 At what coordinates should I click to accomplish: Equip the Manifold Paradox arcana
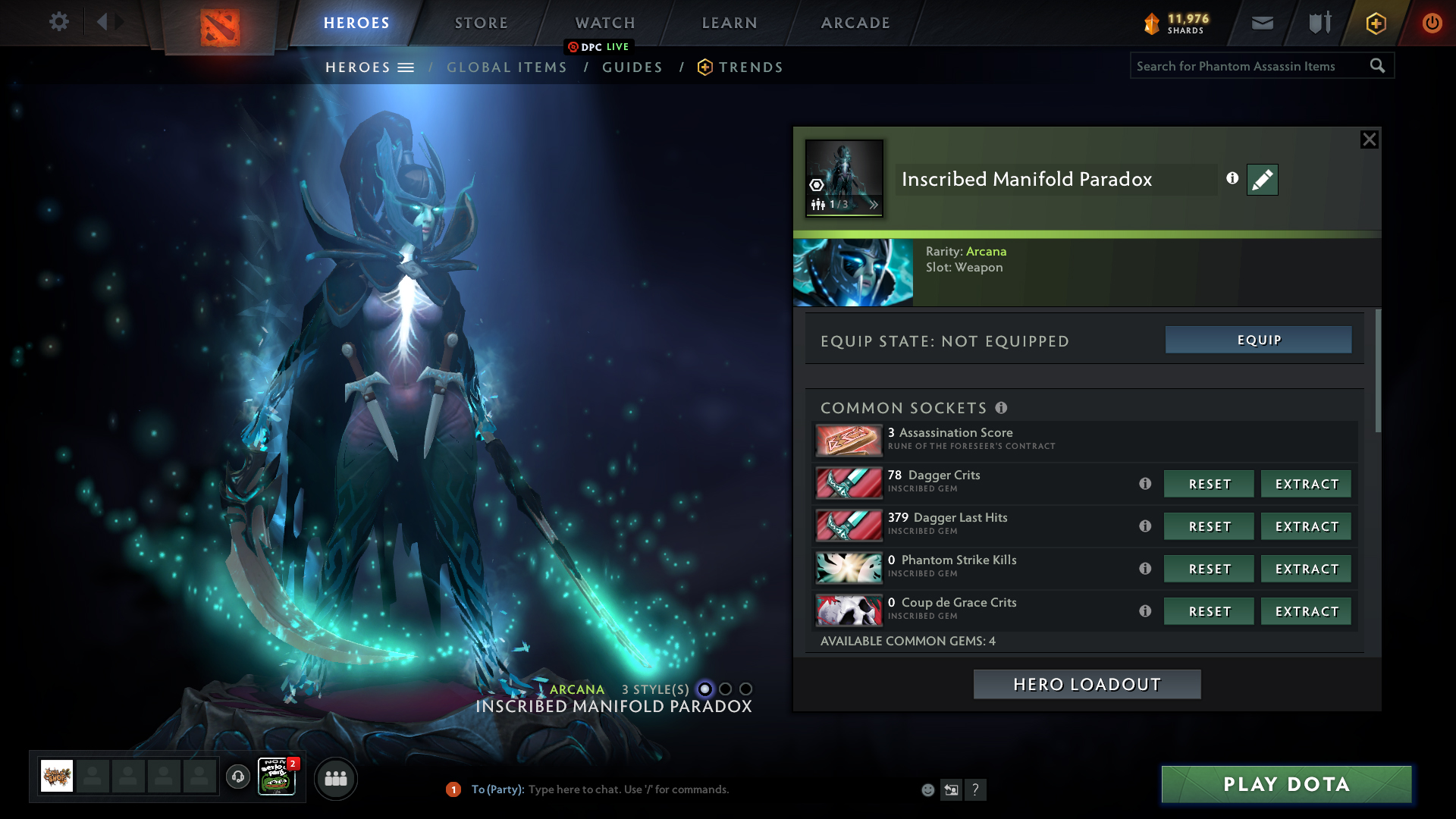click(x=1258, y=340)
